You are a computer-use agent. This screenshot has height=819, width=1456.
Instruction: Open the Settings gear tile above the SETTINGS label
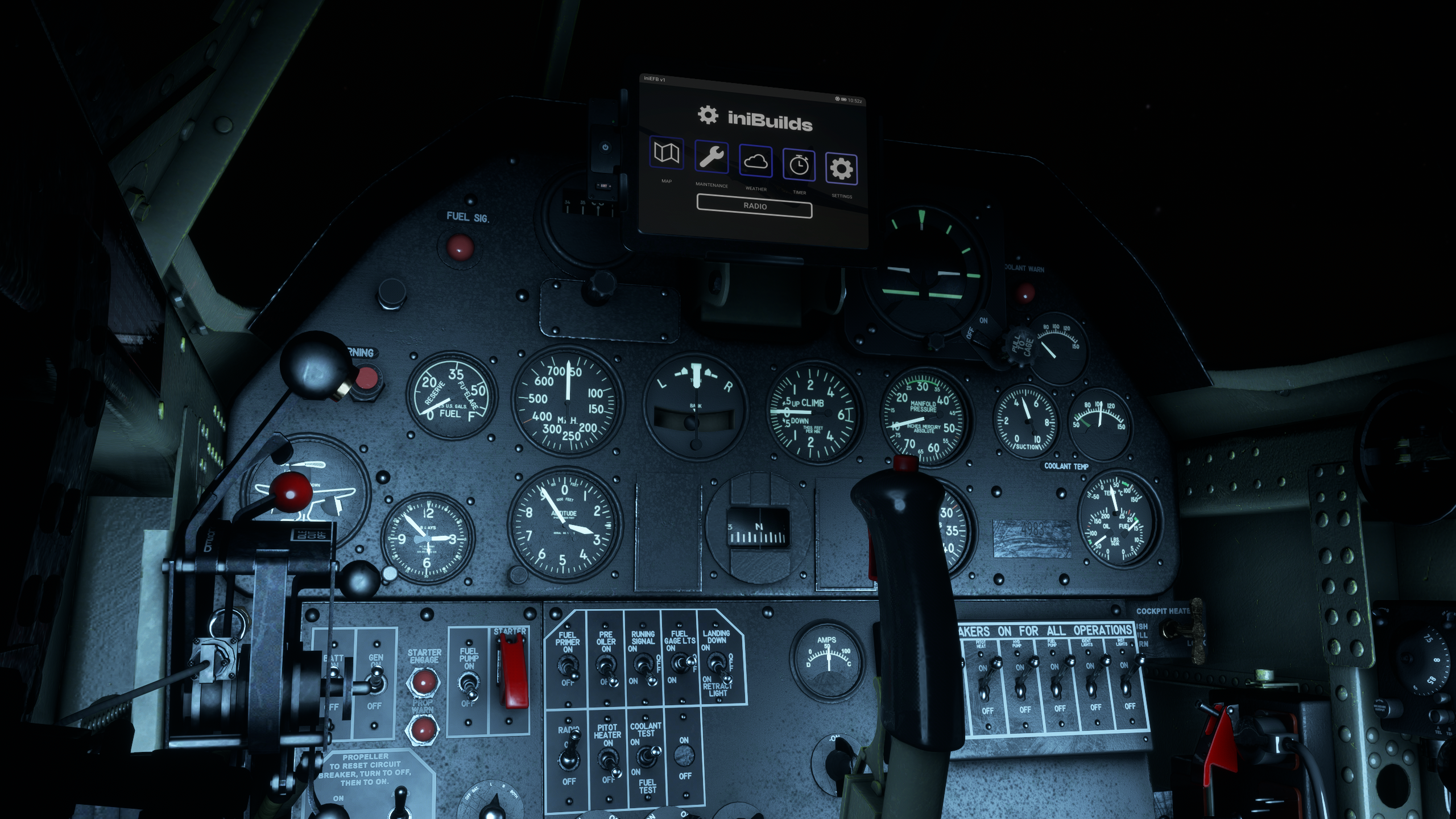click(841, 169)
